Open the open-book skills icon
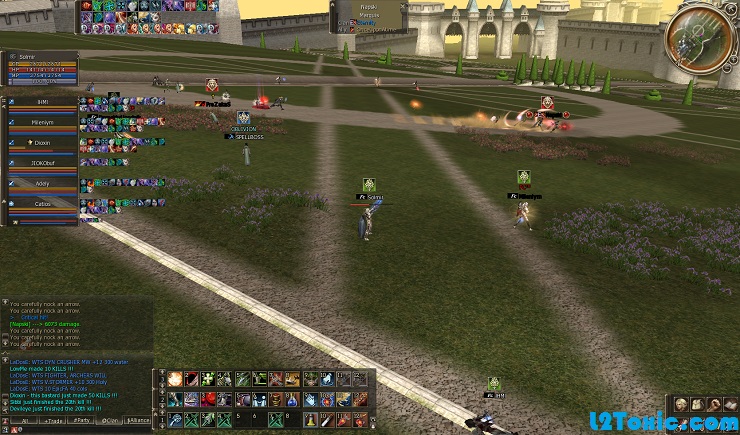This screenshot has height=435, width=740. pos(729,405)
